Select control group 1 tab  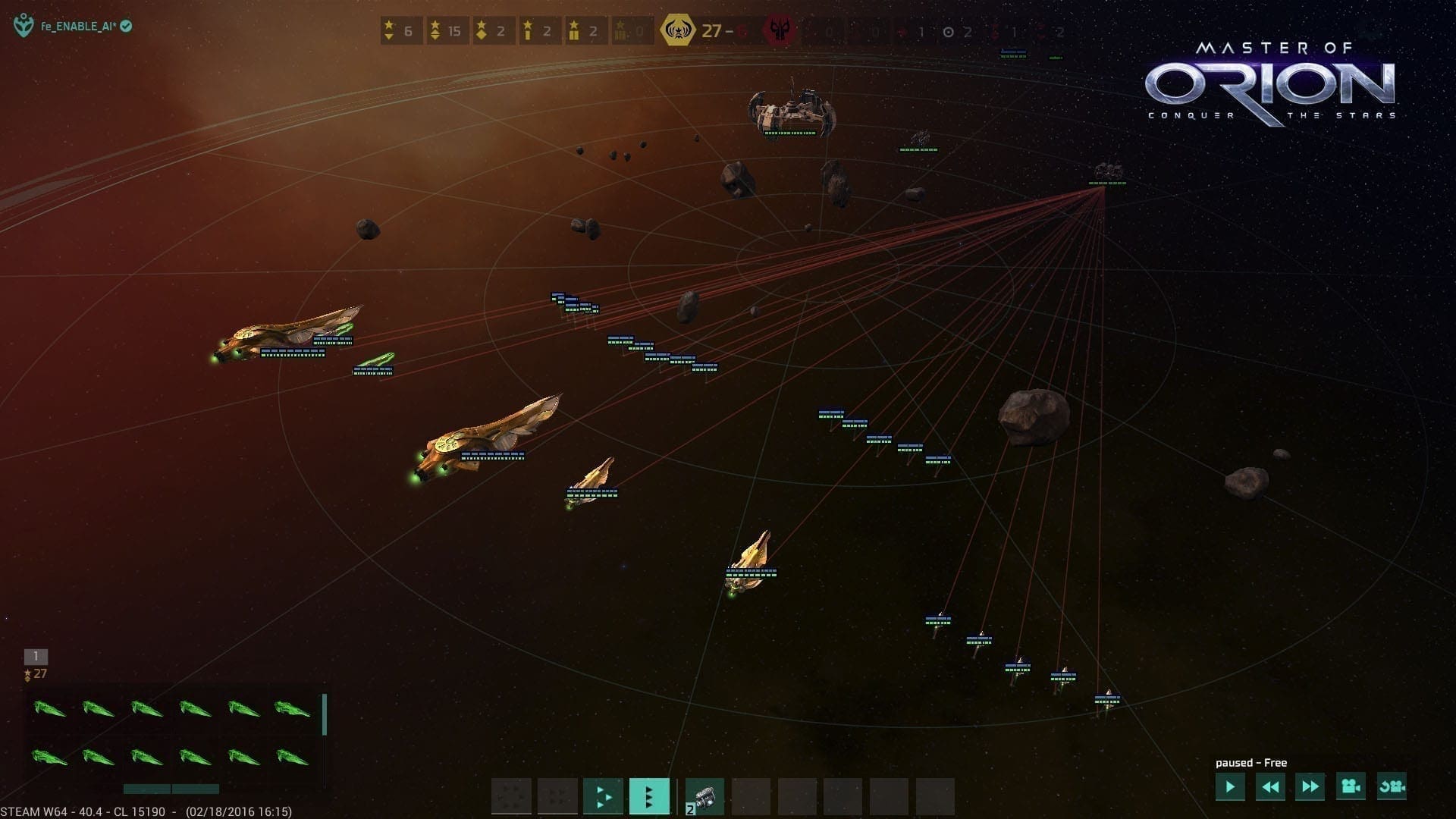pos(36,656)
